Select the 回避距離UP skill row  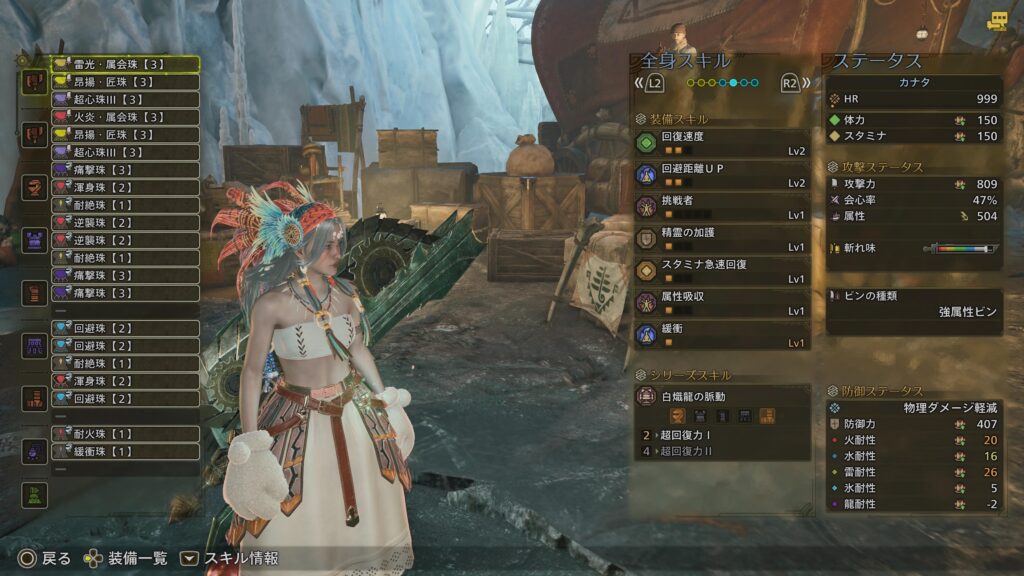(x=721, y=174)
